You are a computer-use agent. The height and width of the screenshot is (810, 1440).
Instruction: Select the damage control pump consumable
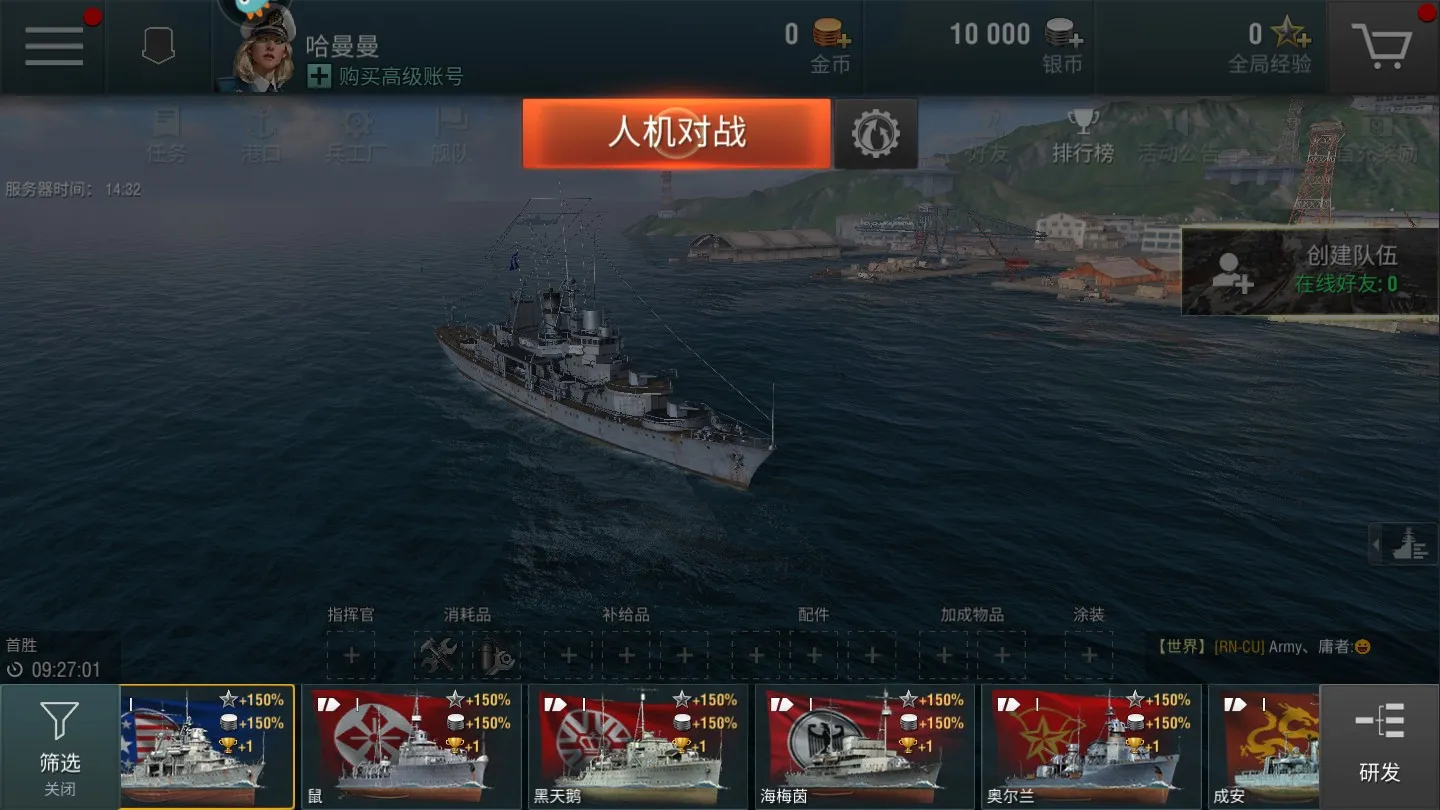coord(497,655)
